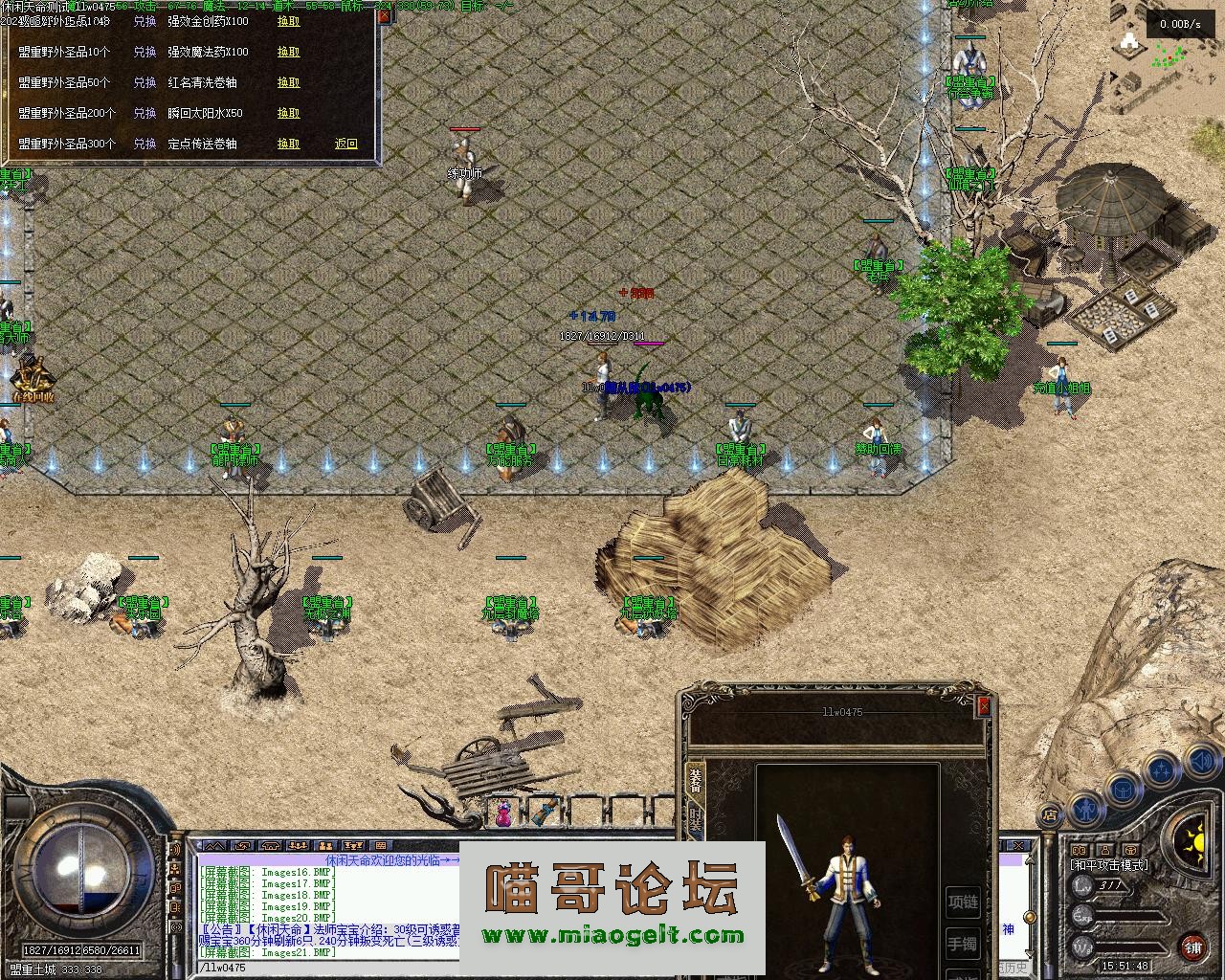The width and height of the screenshot is (1225, 980).
Task: Claim the 强效金创药X100 exchange reward
Action: [288, 21]
